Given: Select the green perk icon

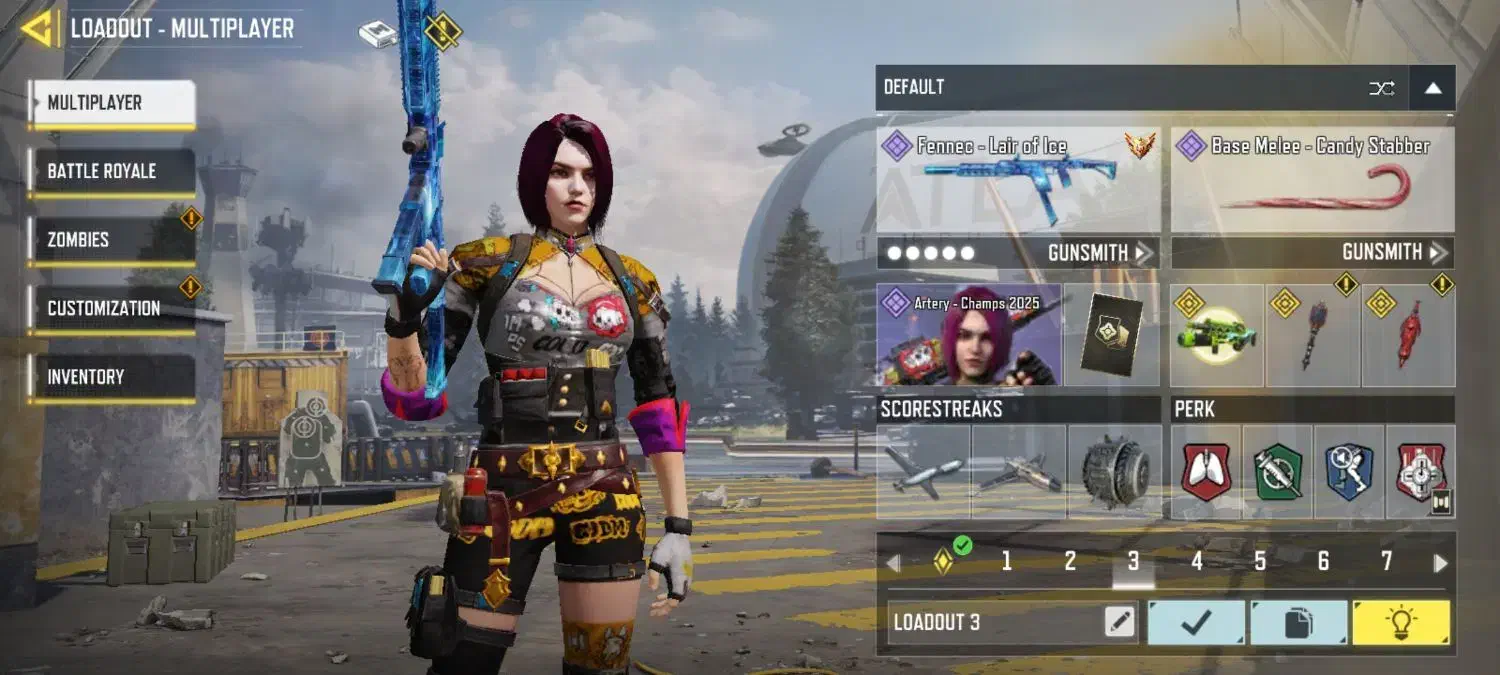Looking at the screenshot, I should click(x=1277, y=471).
